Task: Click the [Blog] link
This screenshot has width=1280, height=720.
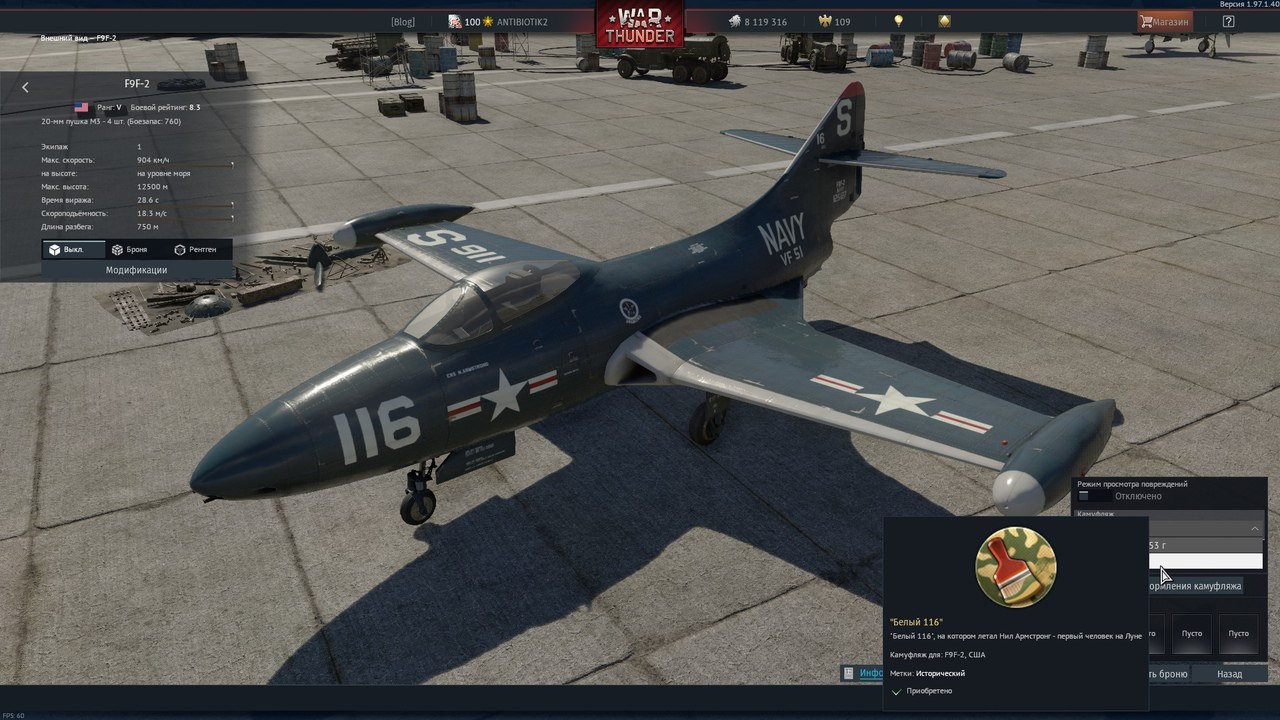Action: pos(402,22)
